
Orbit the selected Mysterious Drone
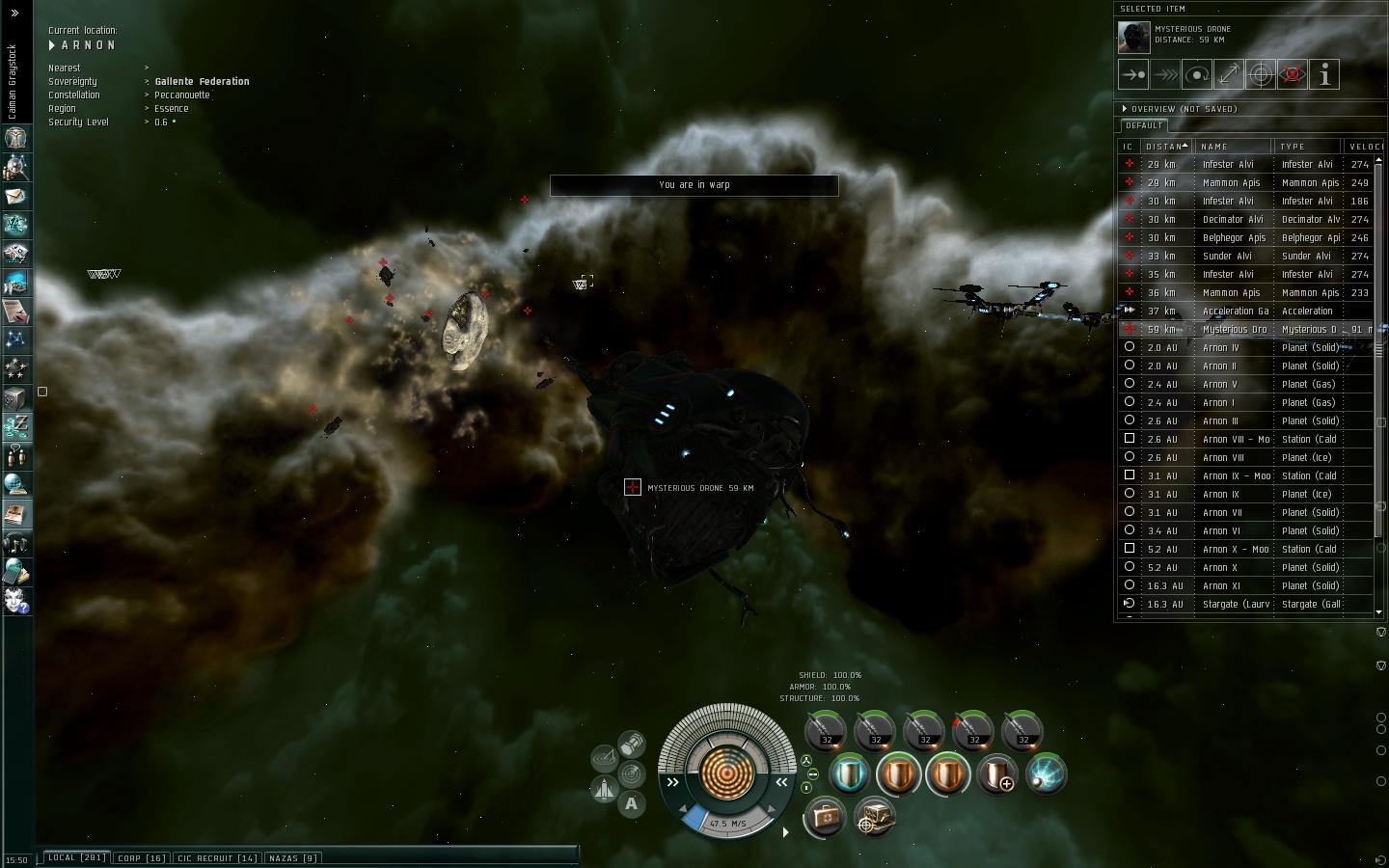(x=1197, y=74)
